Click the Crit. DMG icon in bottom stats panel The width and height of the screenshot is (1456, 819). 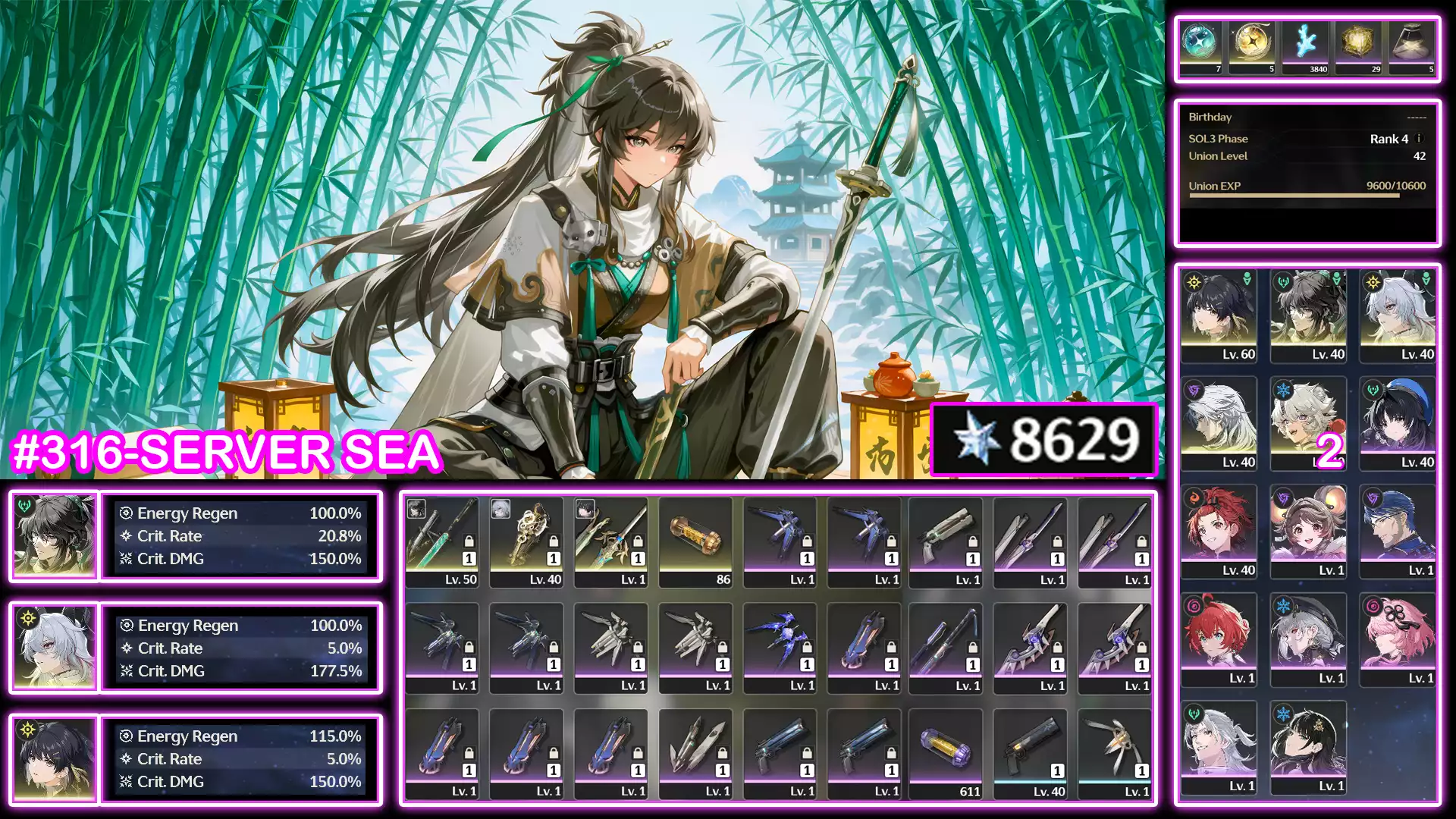click(127, 782)
